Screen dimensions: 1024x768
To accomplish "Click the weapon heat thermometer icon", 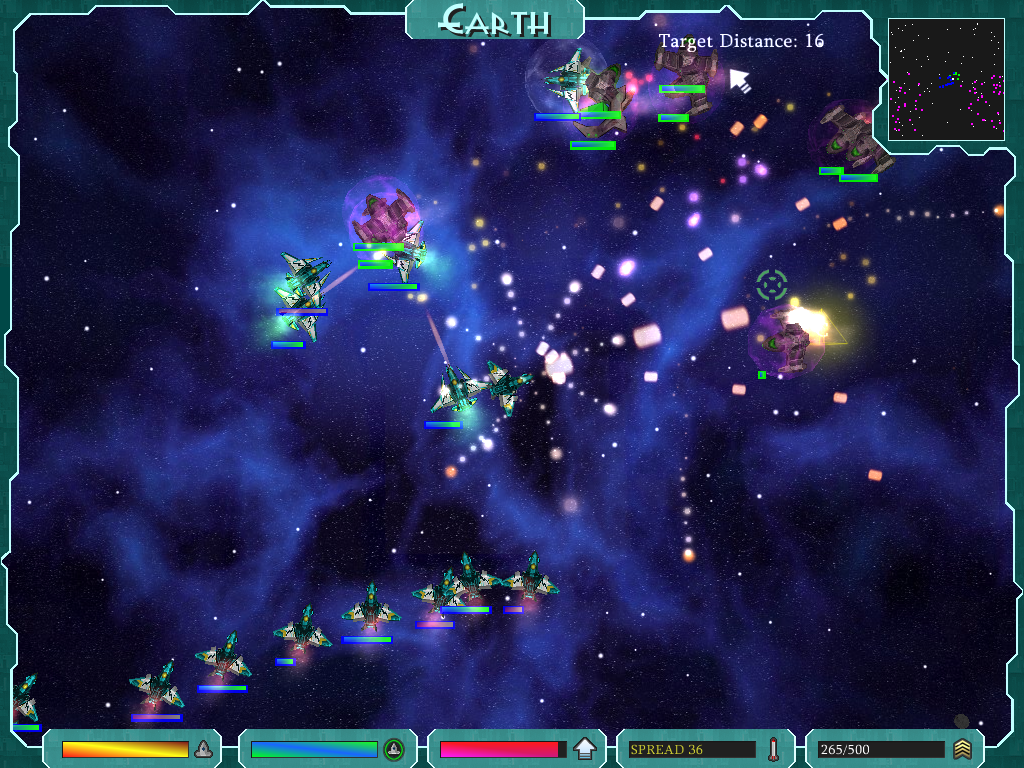I will tap(773, 749).
